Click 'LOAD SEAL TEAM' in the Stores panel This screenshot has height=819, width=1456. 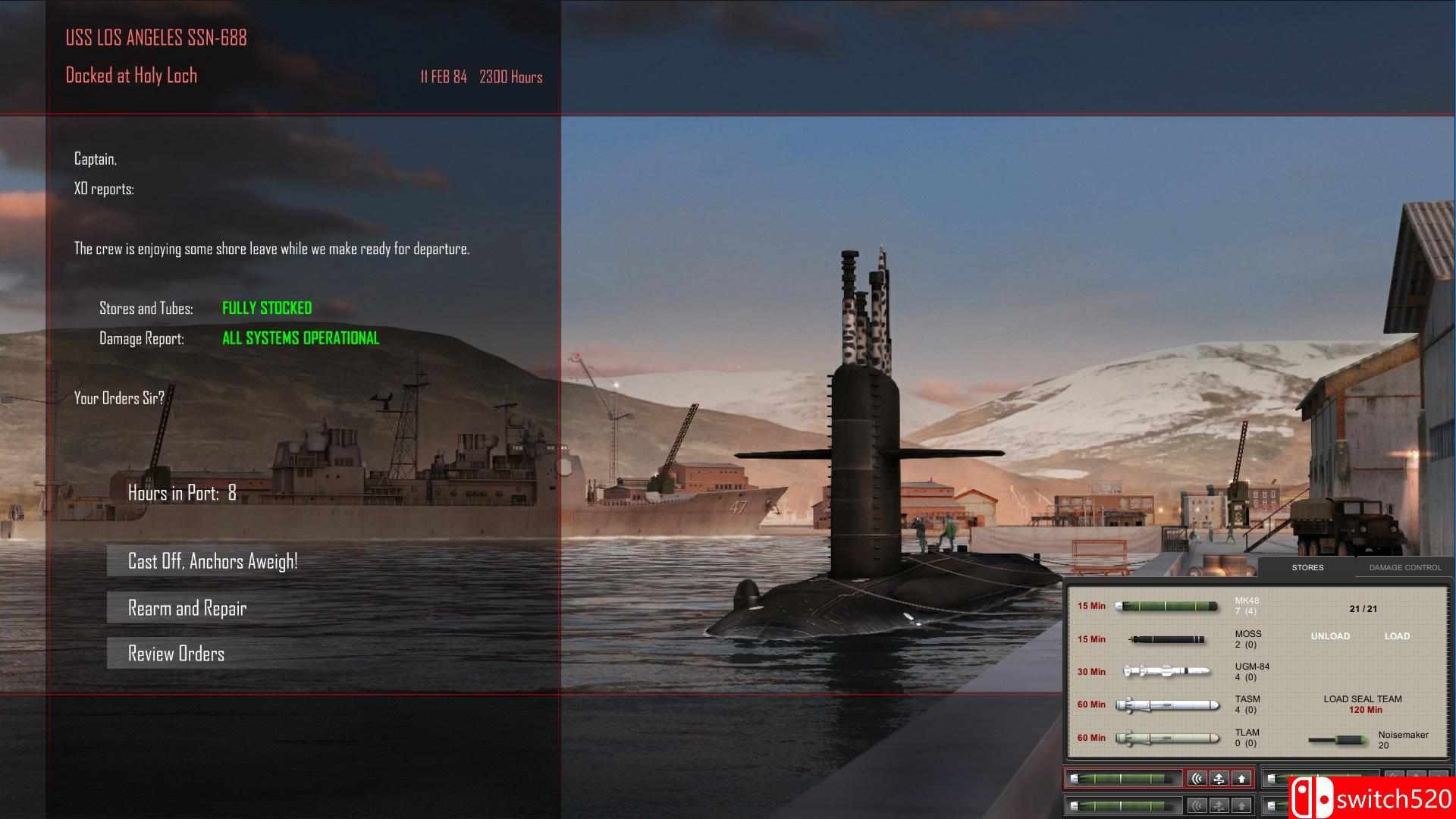(1364, 698)
